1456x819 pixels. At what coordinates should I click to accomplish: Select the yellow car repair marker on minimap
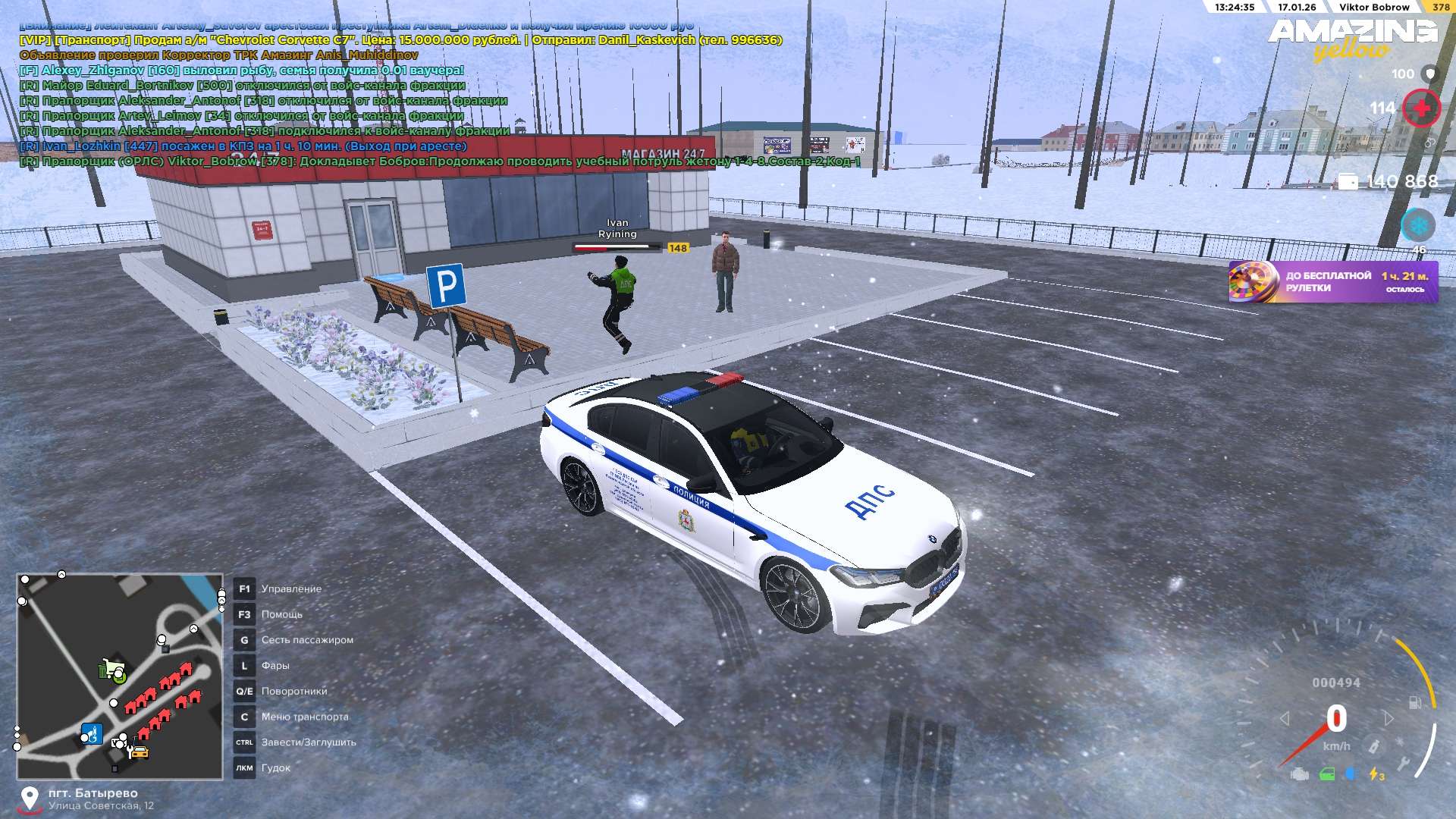tap(138, 752)
